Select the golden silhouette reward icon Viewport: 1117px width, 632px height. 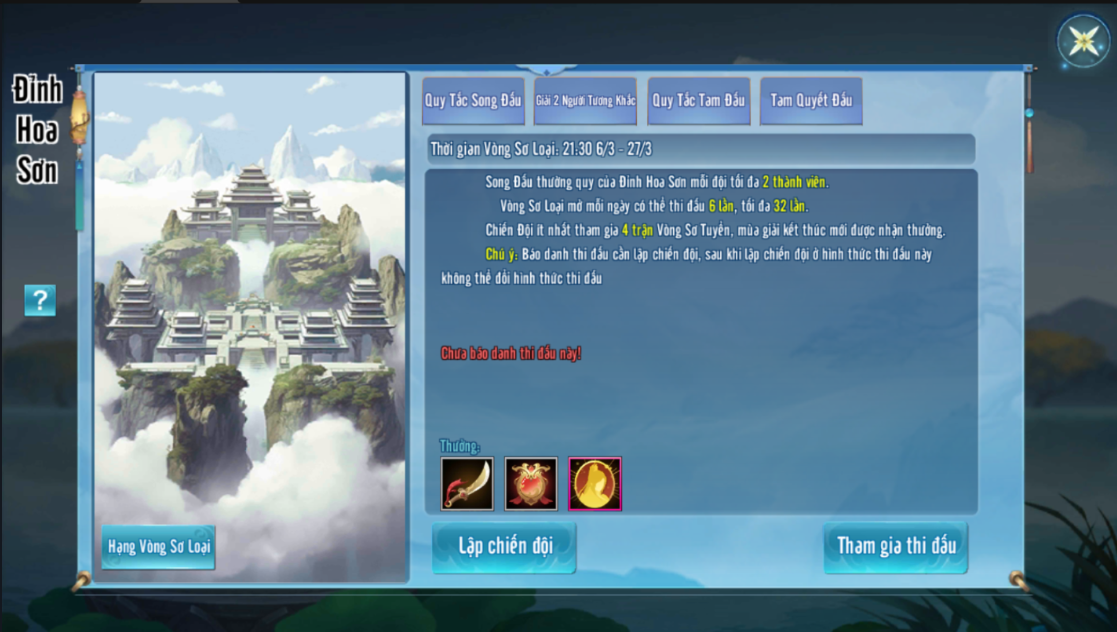click(595, 484)
